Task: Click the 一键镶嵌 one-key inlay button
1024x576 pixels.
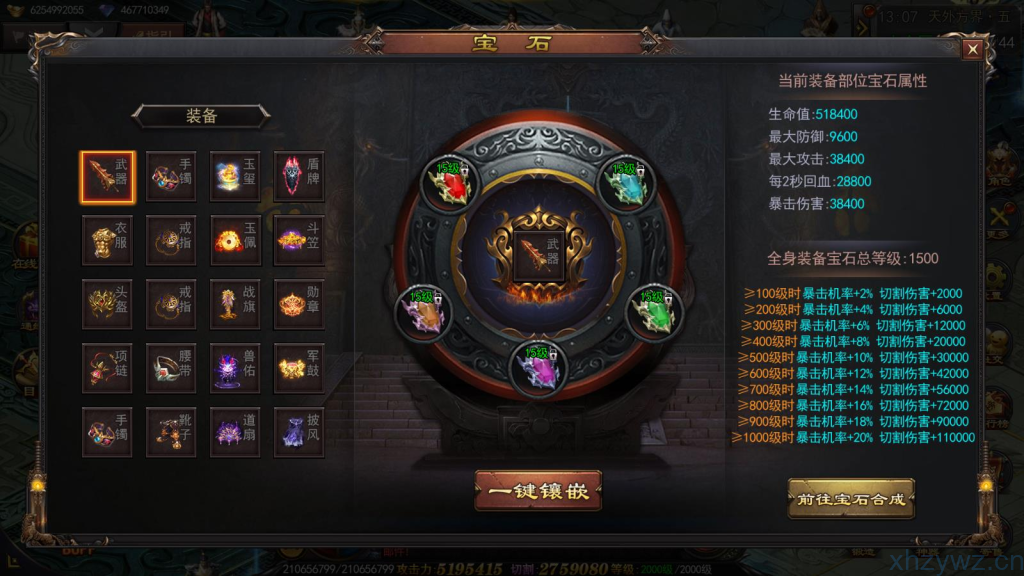Action: coord(538,491)
